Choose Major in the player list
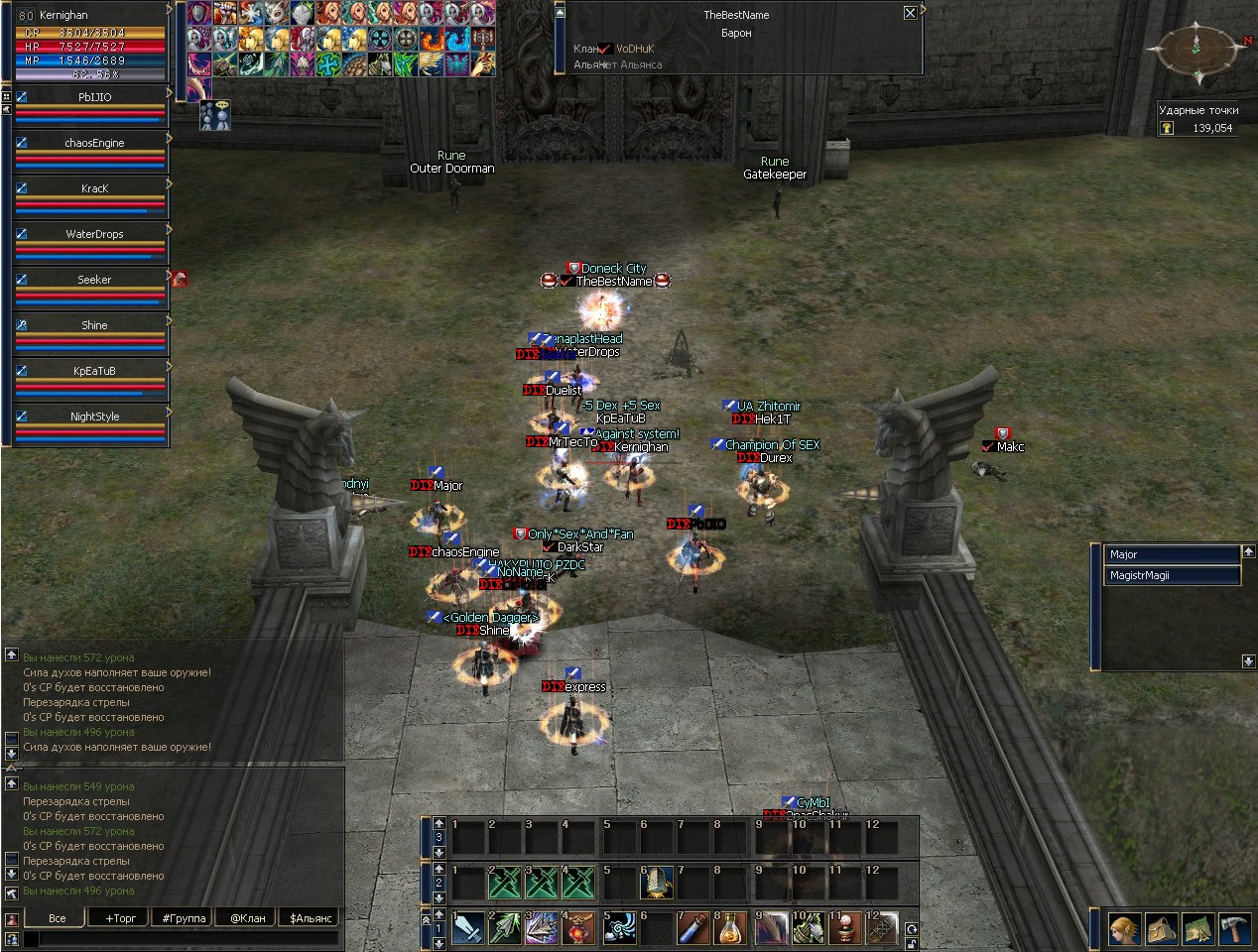 (x=1172, y=554)
